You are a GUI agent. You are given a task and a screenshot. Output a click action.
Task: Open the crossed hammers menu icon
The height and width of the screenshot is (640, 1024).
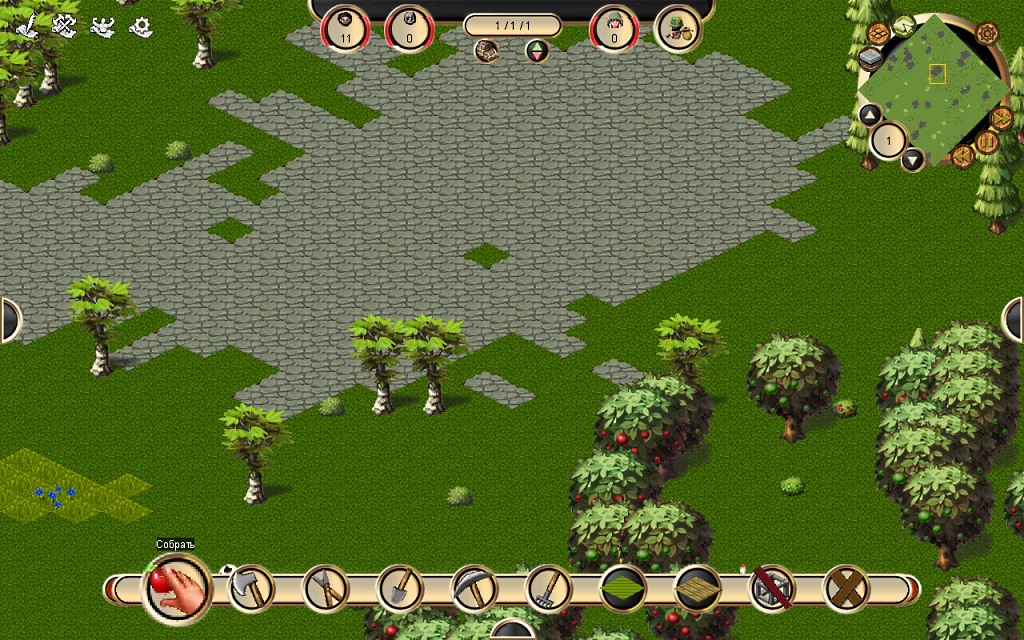click(65, 25)
